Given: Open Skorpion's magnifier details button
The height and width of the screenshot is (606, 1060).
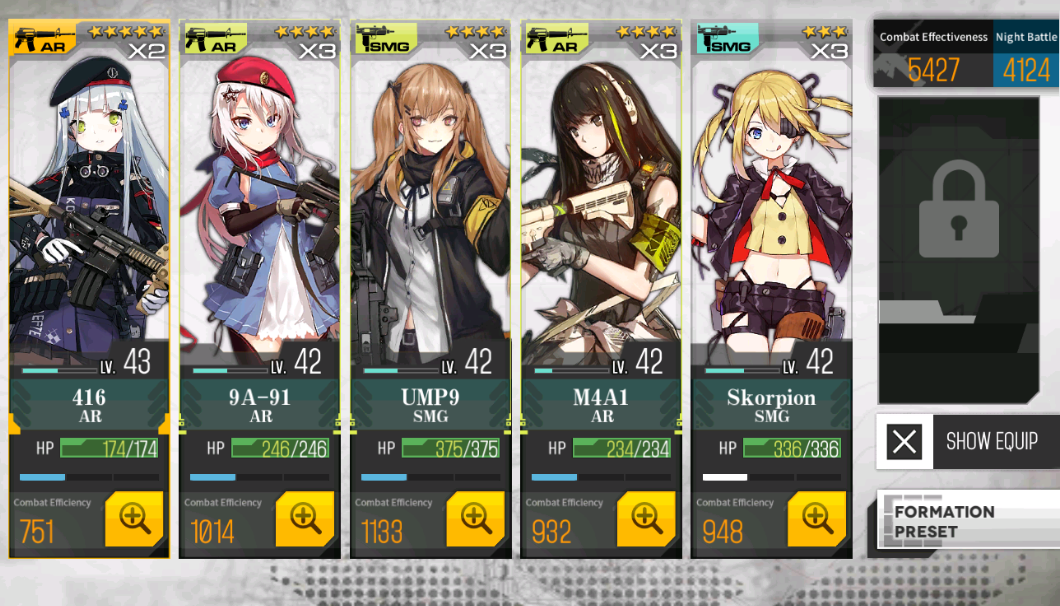Looking at the screenshot, I should pyautogui.click(x=817, y=518).
